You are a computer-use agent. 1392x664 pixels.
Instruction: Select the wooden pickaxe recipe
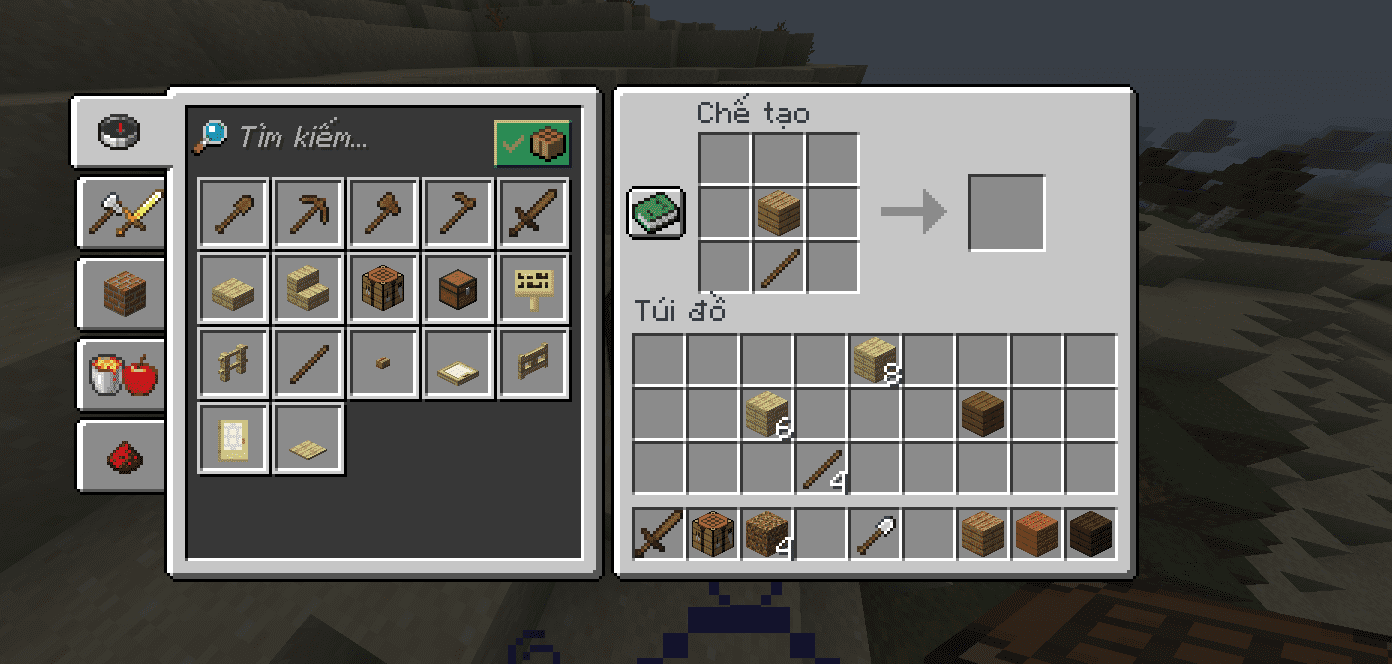click(x=308, y=213)
